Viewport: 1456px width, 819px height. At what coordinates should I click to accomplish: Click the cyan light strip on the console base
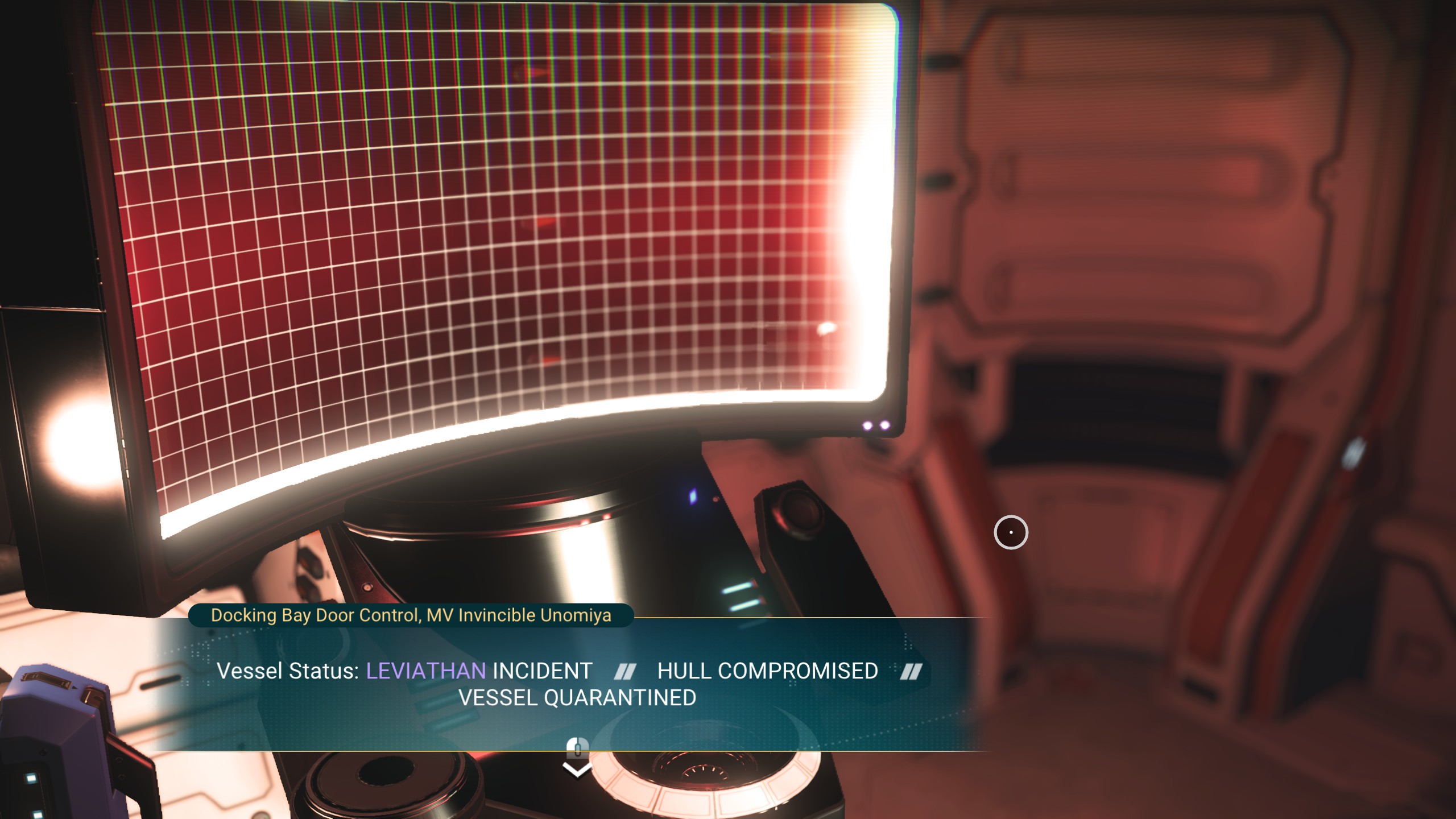(x=738, y=590)
